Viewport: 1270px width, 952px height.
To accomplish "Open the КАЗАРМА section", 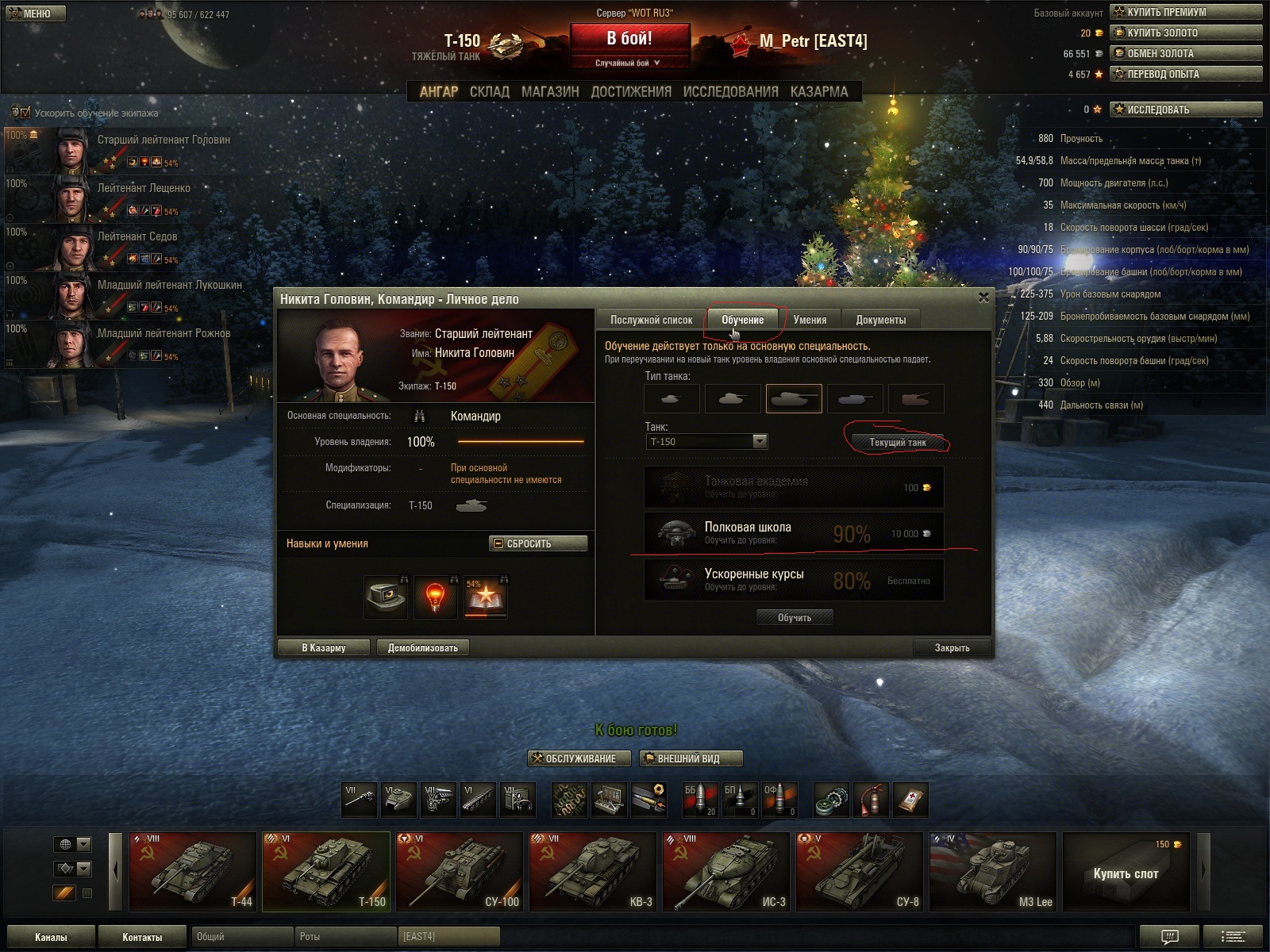I will (819, 92).
